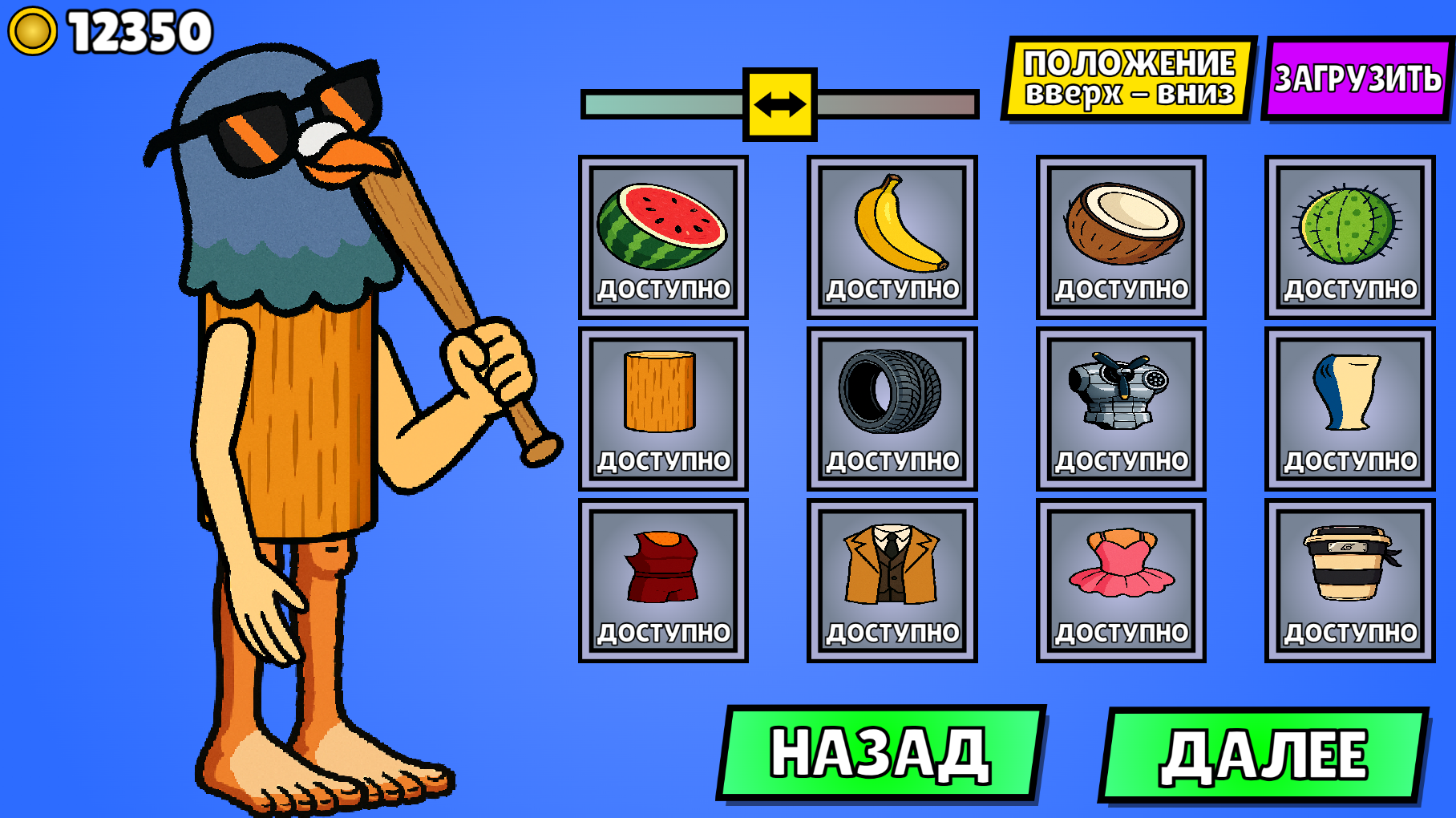Viewport: 1456px width, 818px height.
Task: Select the banana skin item
Action: (890, 229)
